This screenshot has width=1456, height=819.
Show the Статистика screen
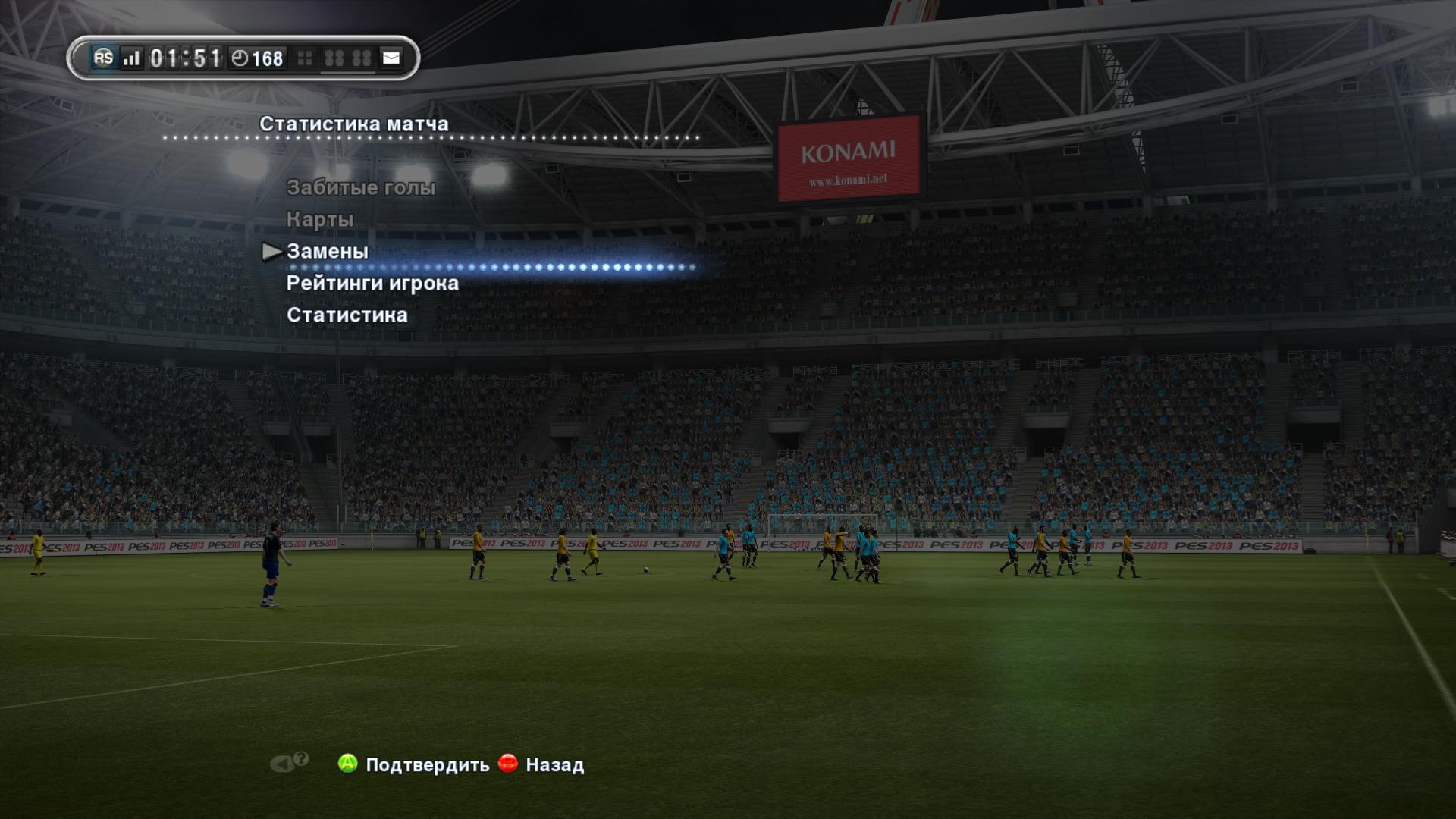pyautogui.click(x=347, y=315)
